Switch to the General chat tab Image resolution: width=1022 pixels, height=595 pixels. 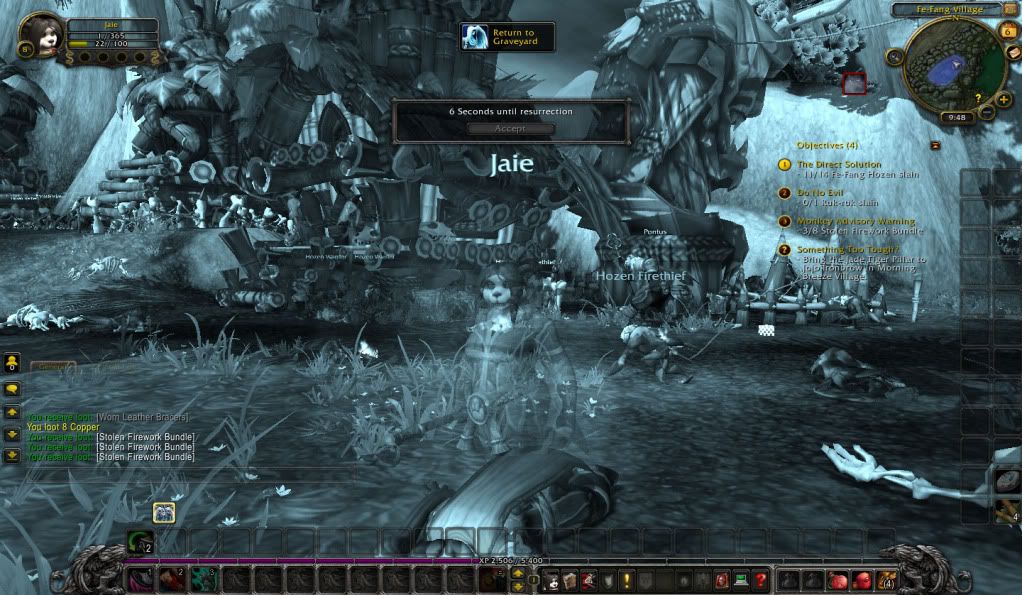coord(52,367)
